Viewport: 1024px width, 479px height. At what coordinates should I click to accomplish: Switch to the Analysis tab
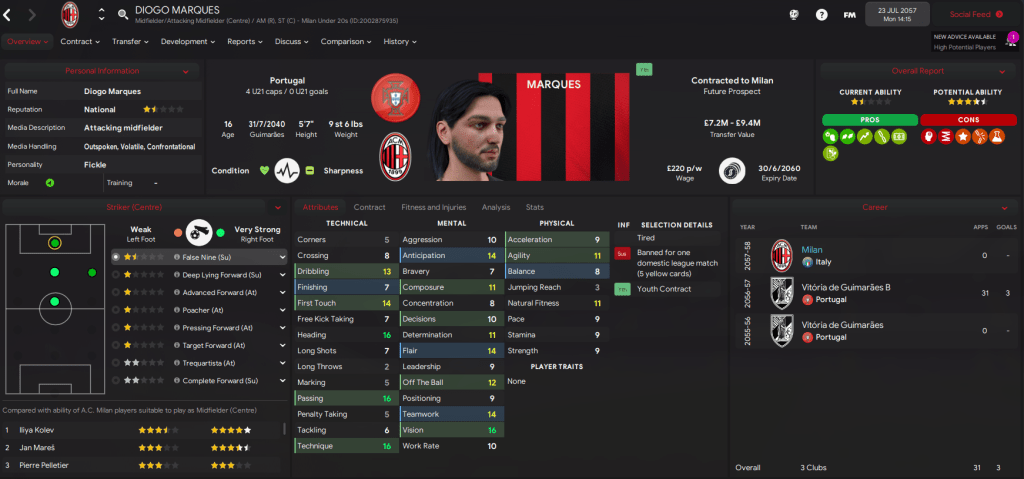coord(495,207)
